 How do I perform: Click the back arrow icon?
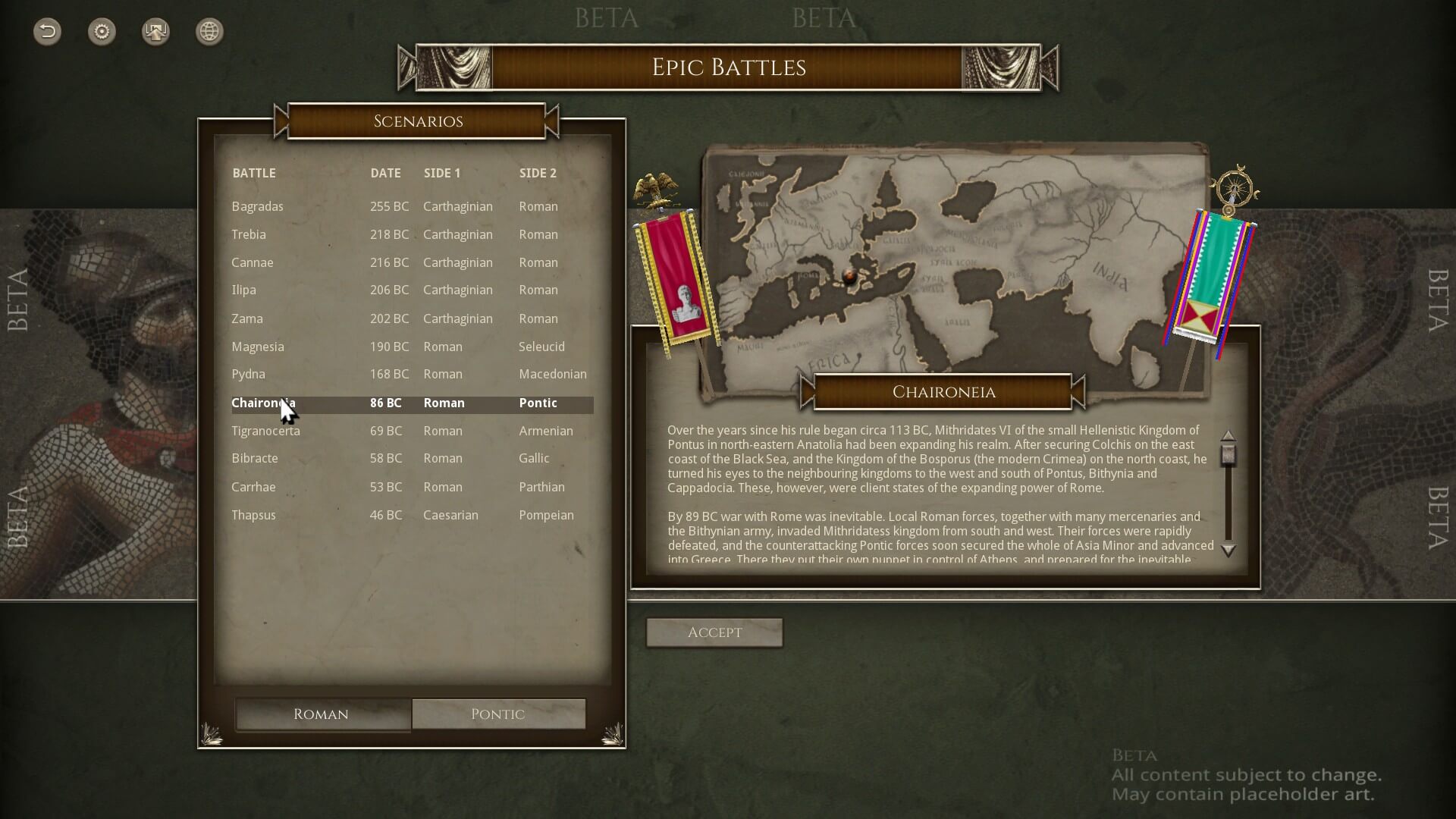pyautogui.click(x=47, y=31)
